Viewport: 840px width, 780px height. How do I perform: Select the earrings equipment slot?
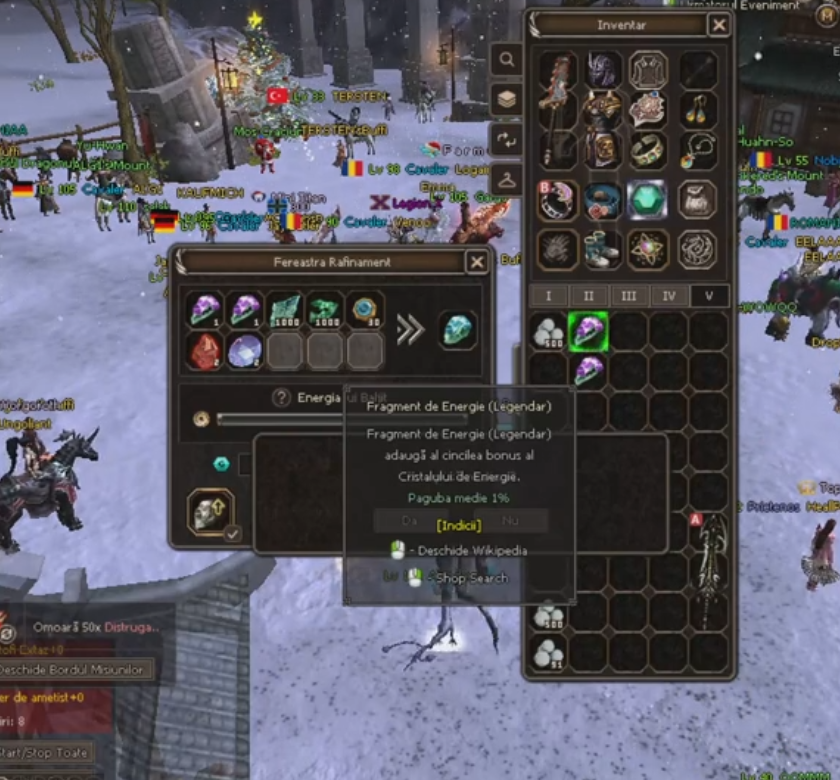tap(698, 109)
